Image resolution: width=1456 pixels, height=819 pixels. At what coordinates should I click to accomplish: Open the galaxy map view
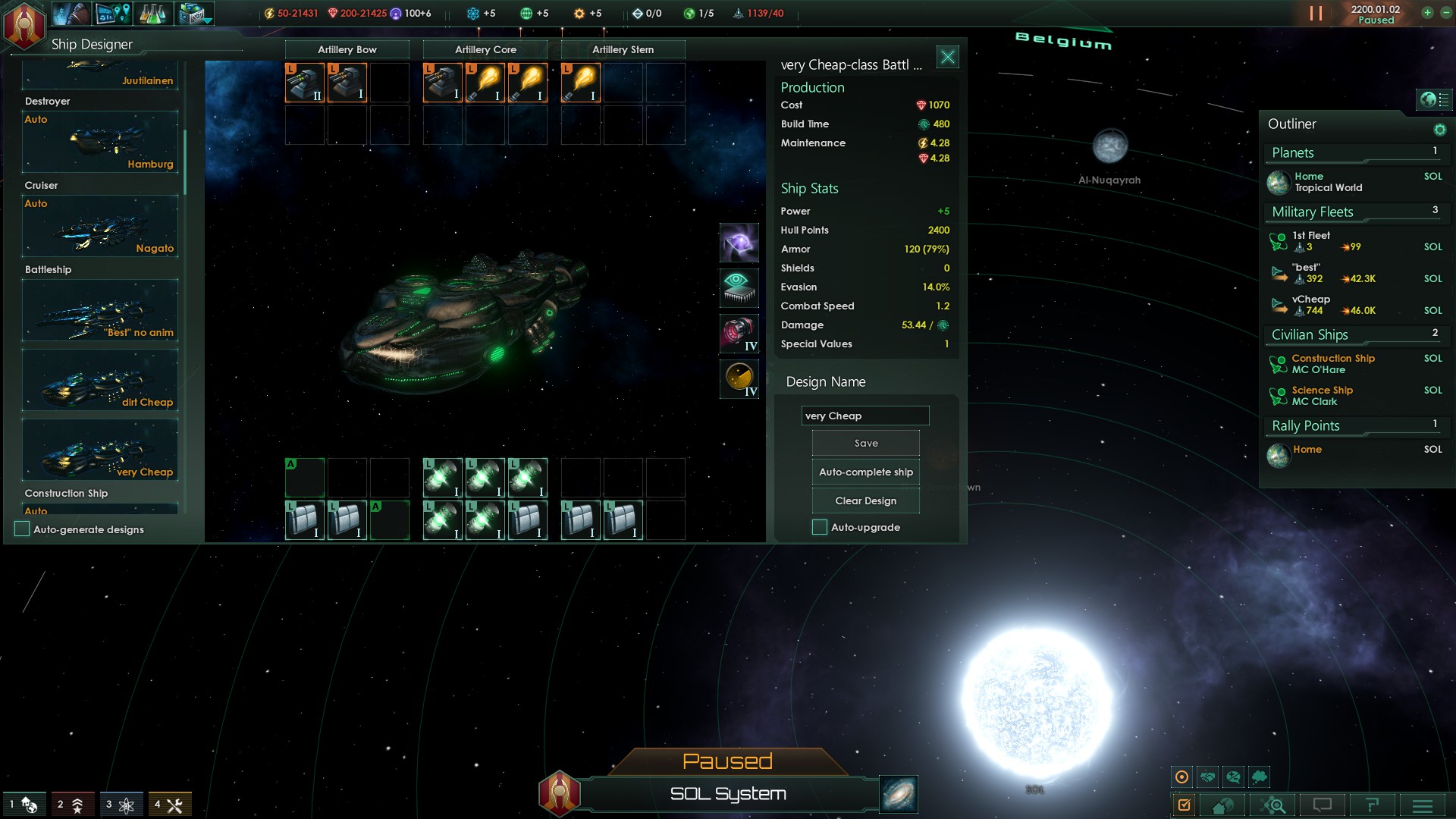tap(899, 794)
